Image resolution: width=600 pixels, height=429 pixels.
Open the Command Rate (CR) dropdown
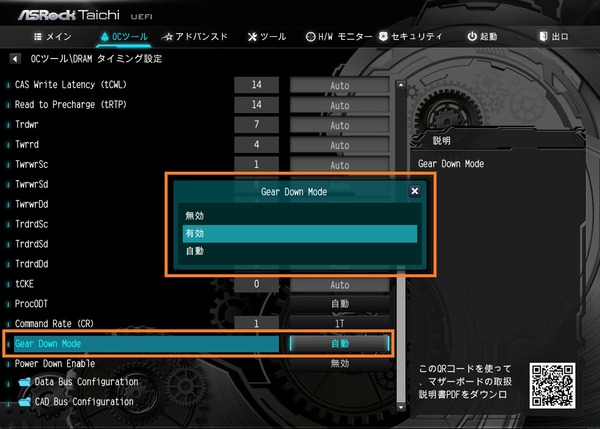pyautogui.click(x=339, y=325)
